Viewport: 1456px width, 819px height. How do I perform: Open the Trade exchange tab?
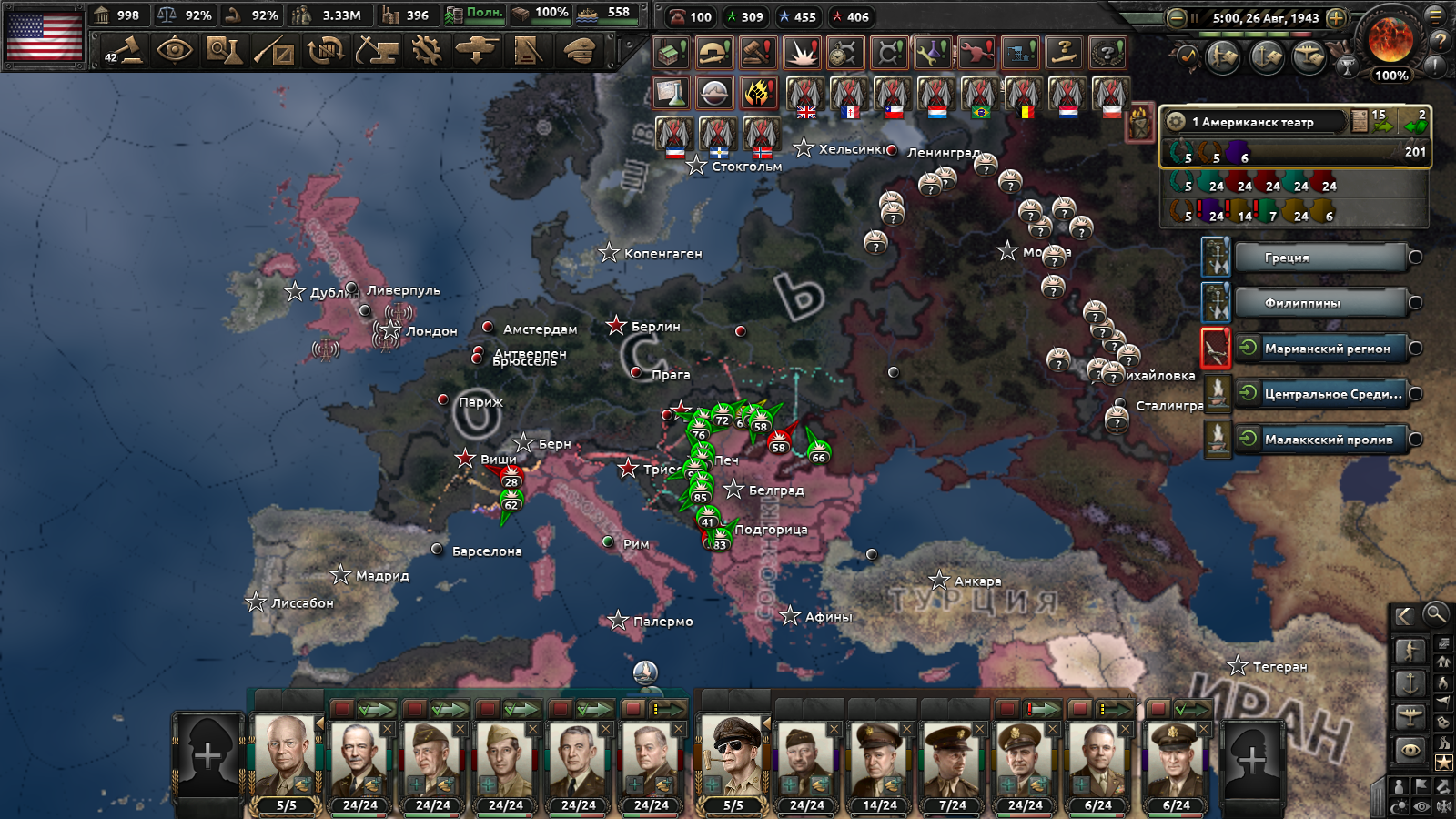[x=324, y=50]
